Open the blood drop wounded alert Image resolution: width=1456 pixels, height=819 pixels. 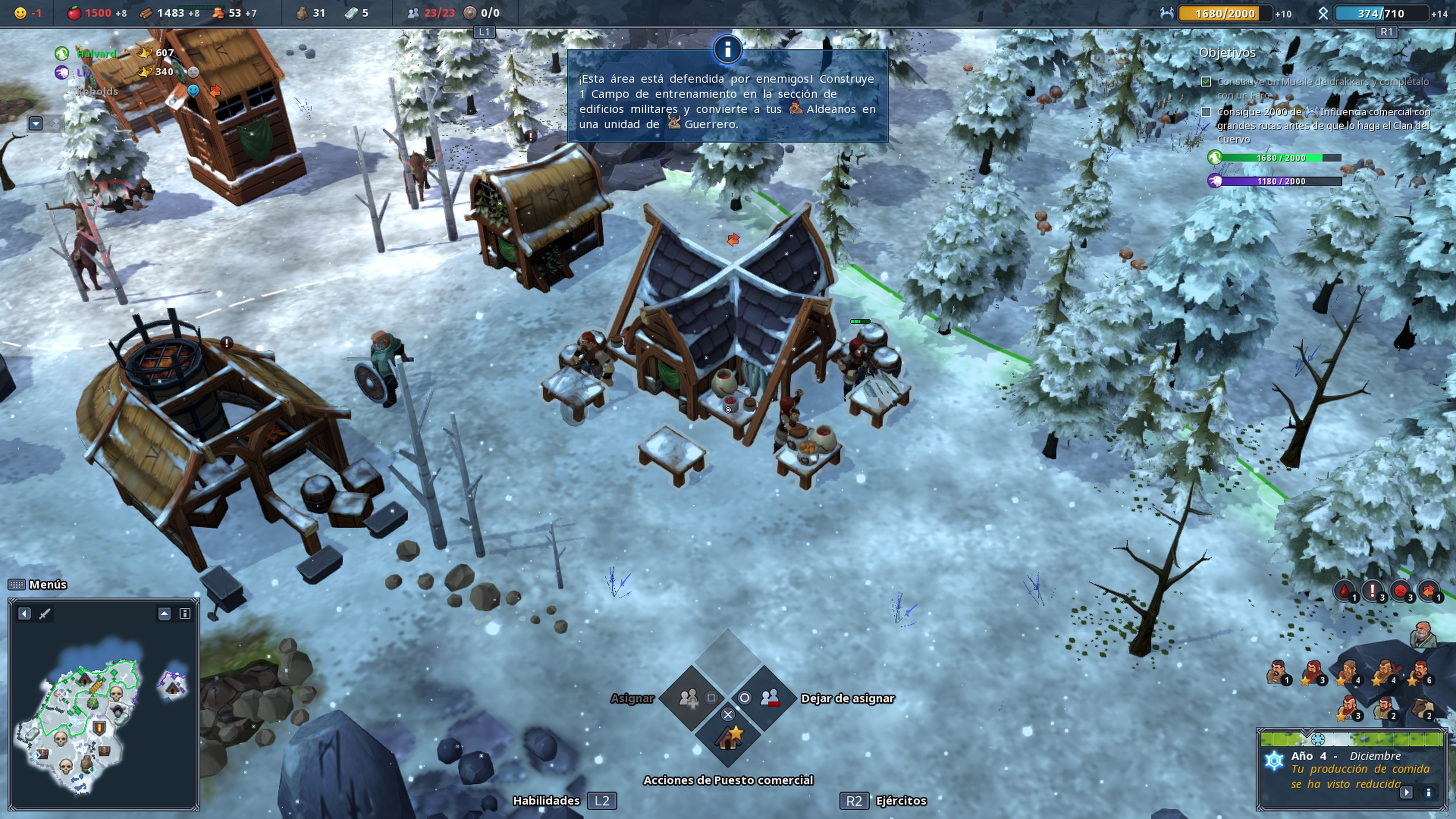pyautogui.click(x=1345, y=591)
